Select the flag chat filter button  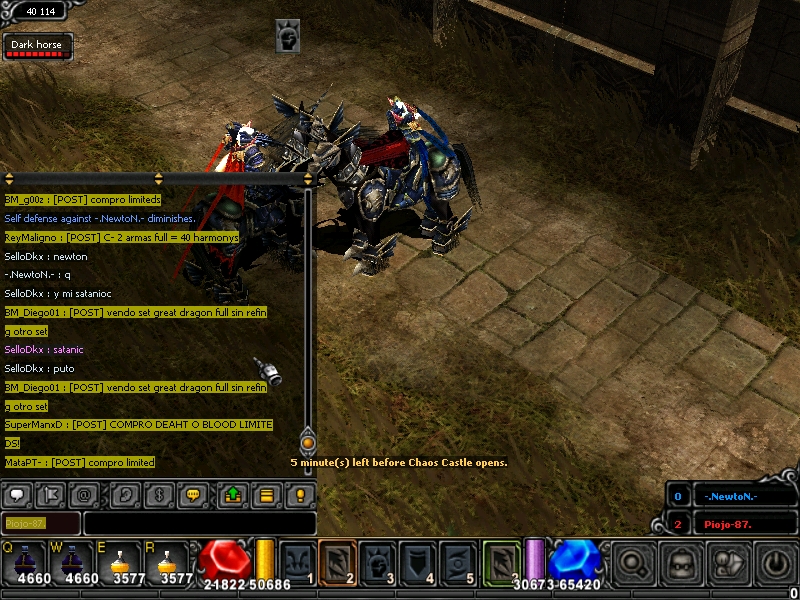coord(52,494)
